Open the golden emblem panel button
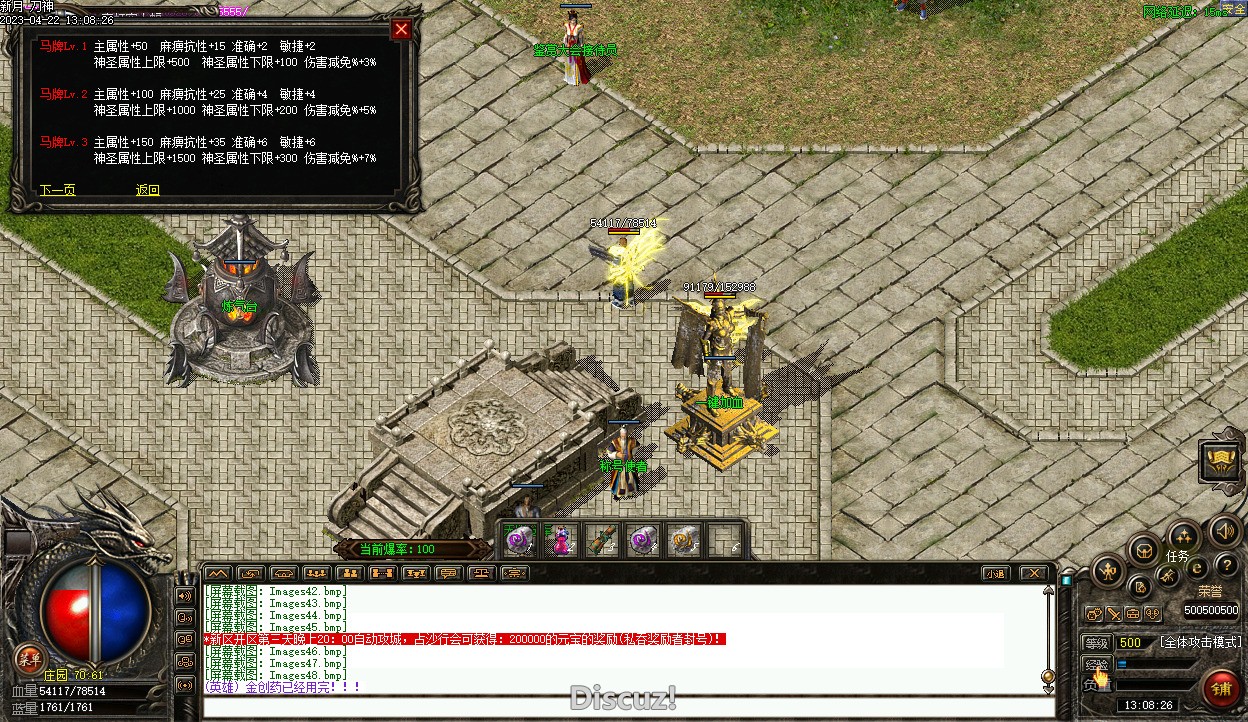The width and height of the screenshot is (1248, 722). pyautogui.click(x=1220, y=461)
